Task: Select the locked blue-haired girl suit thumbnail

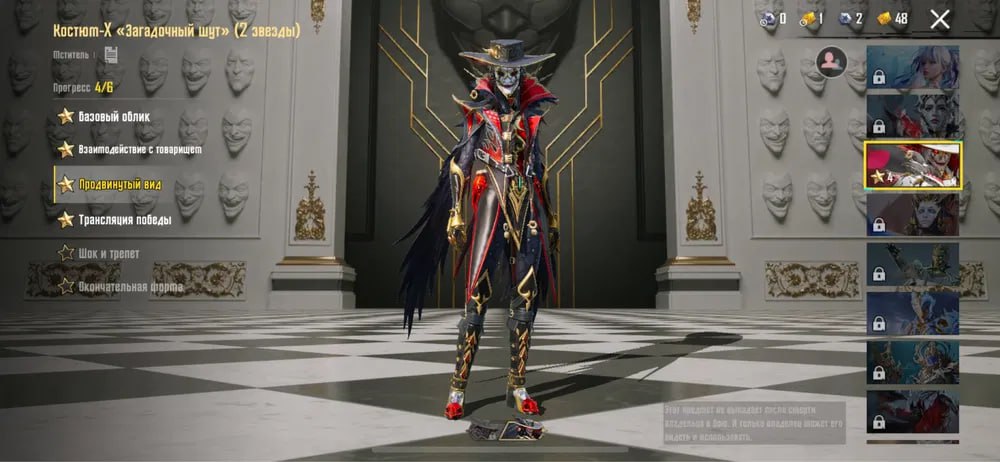Action: click(x=912, y=68)
